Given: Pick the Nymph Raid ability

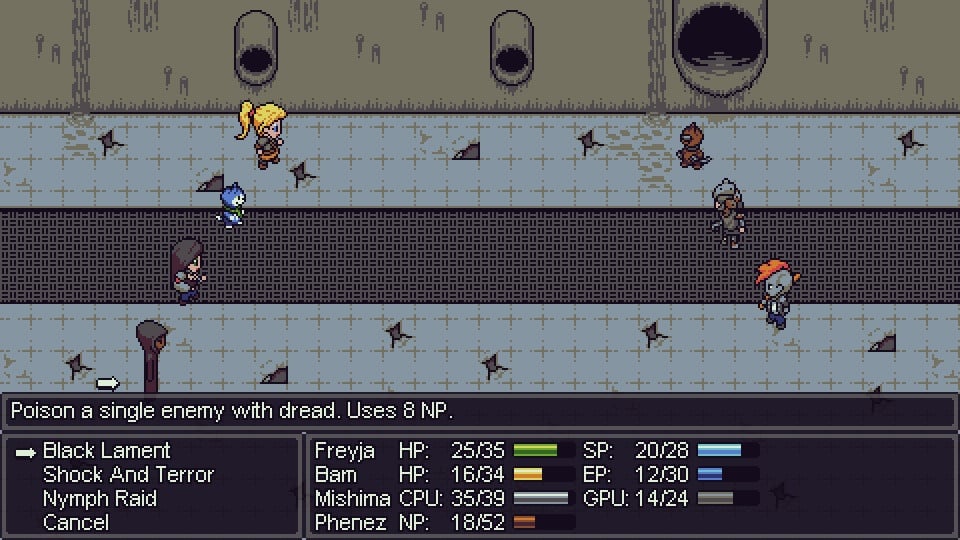Looking at the screenshot, I should pyautogui.click(x=99, y=499).
